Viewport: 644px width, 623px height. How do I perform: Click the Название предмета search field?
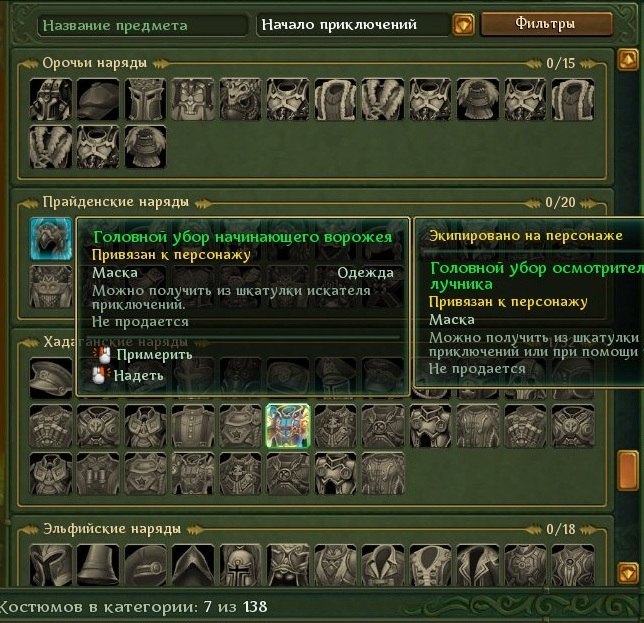tap(138, 24)
